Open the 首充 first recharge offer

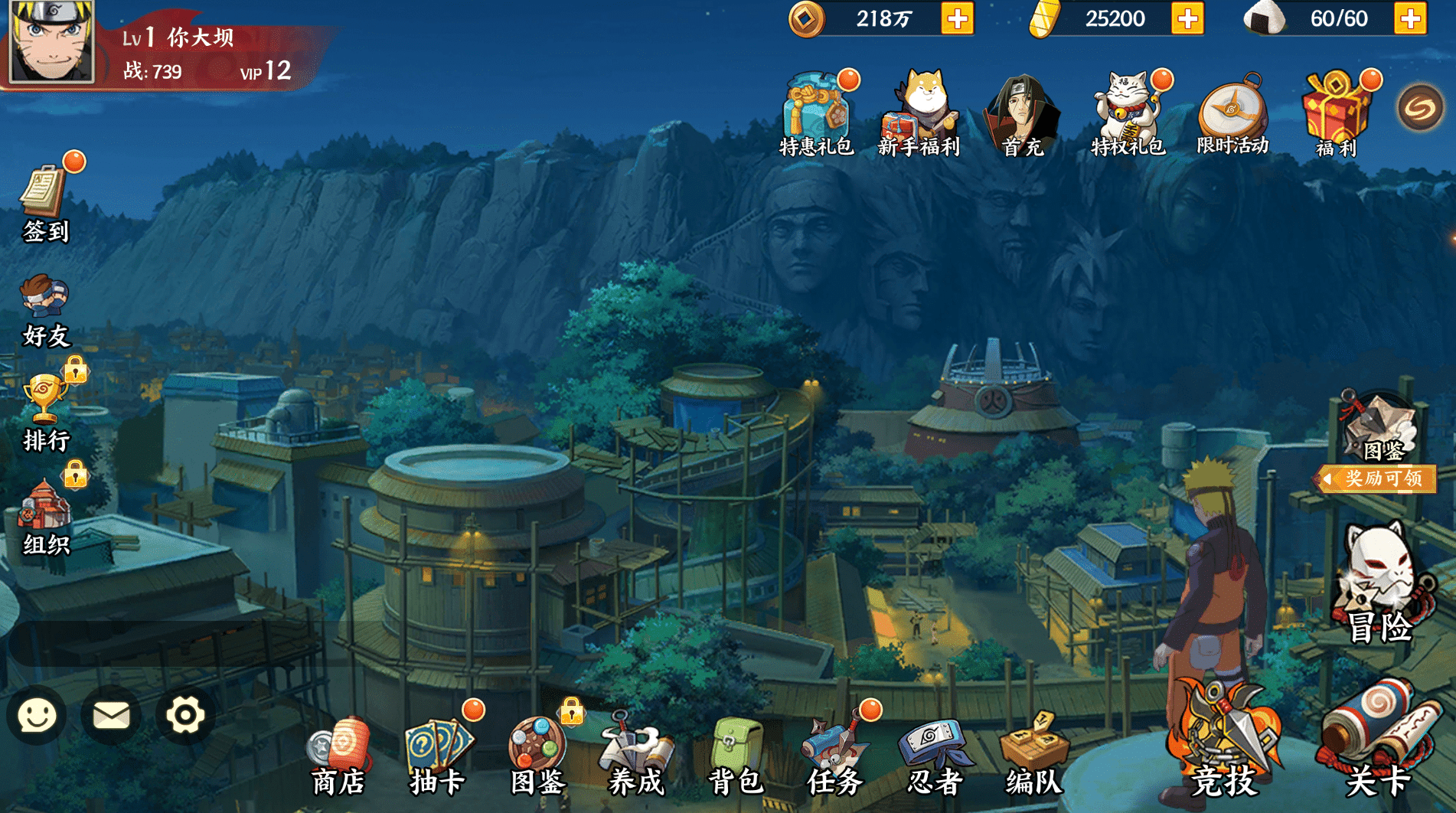(1023, 115)
